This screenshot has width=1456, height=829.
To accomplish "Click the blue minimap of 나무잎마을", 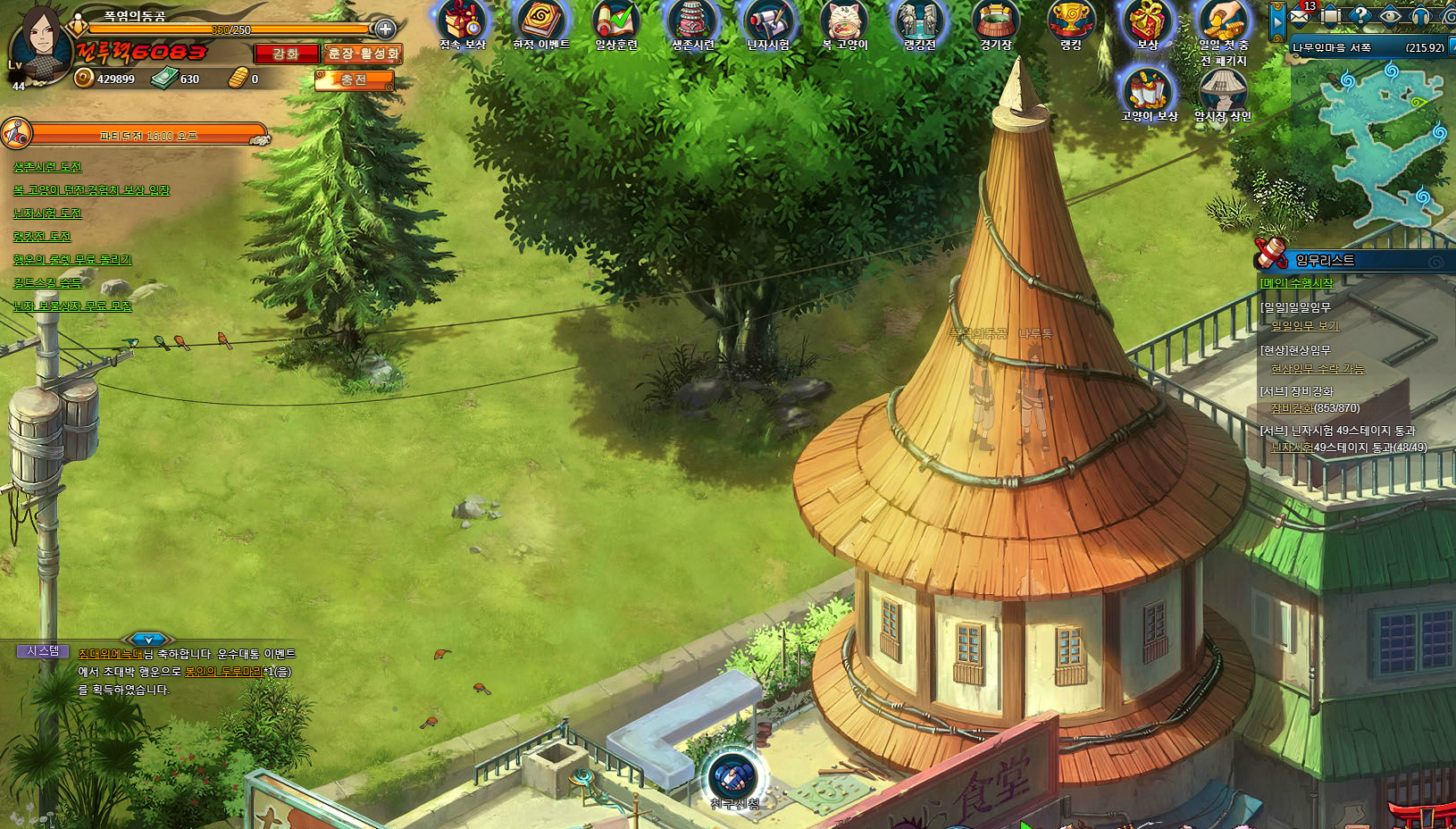I will (1385, 143).
